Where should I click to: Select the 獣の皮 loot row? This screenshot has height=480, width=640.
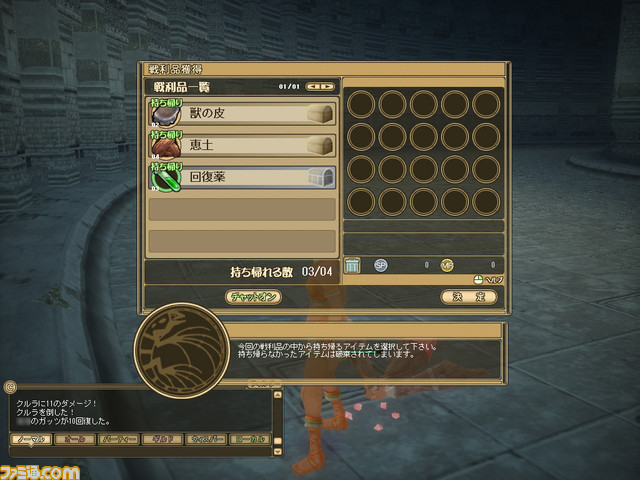tap(242, 113)
